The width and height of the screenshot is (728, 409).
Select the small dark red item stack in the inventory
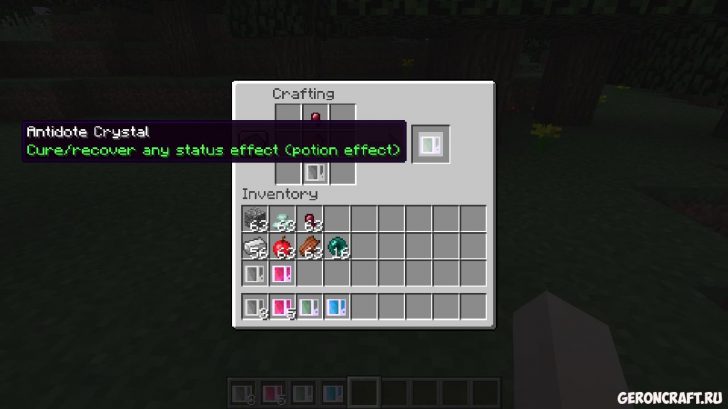(x=309, y=220)
